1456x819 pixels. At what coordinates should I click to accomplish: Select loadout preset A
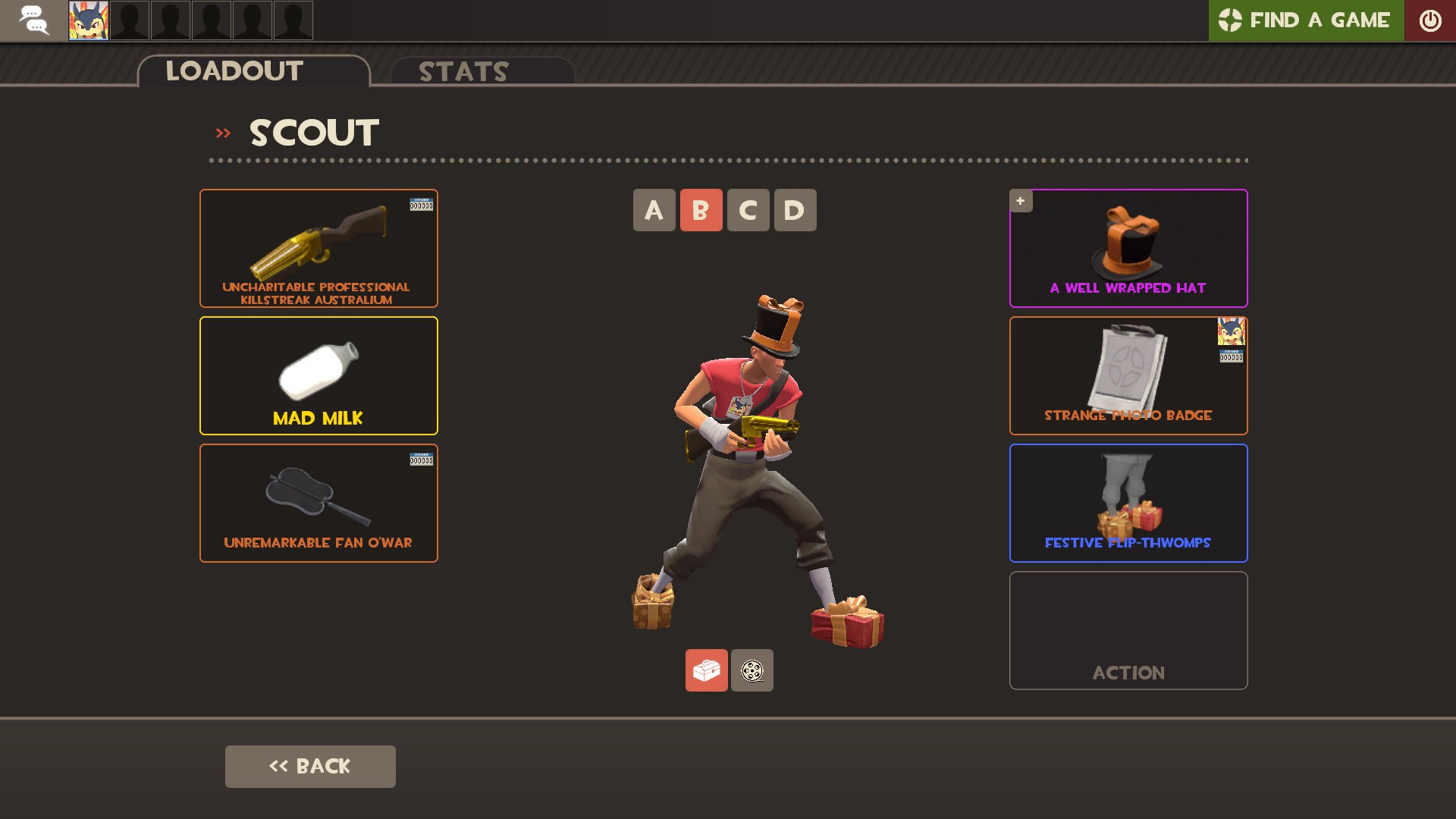(x=654, y=210)
